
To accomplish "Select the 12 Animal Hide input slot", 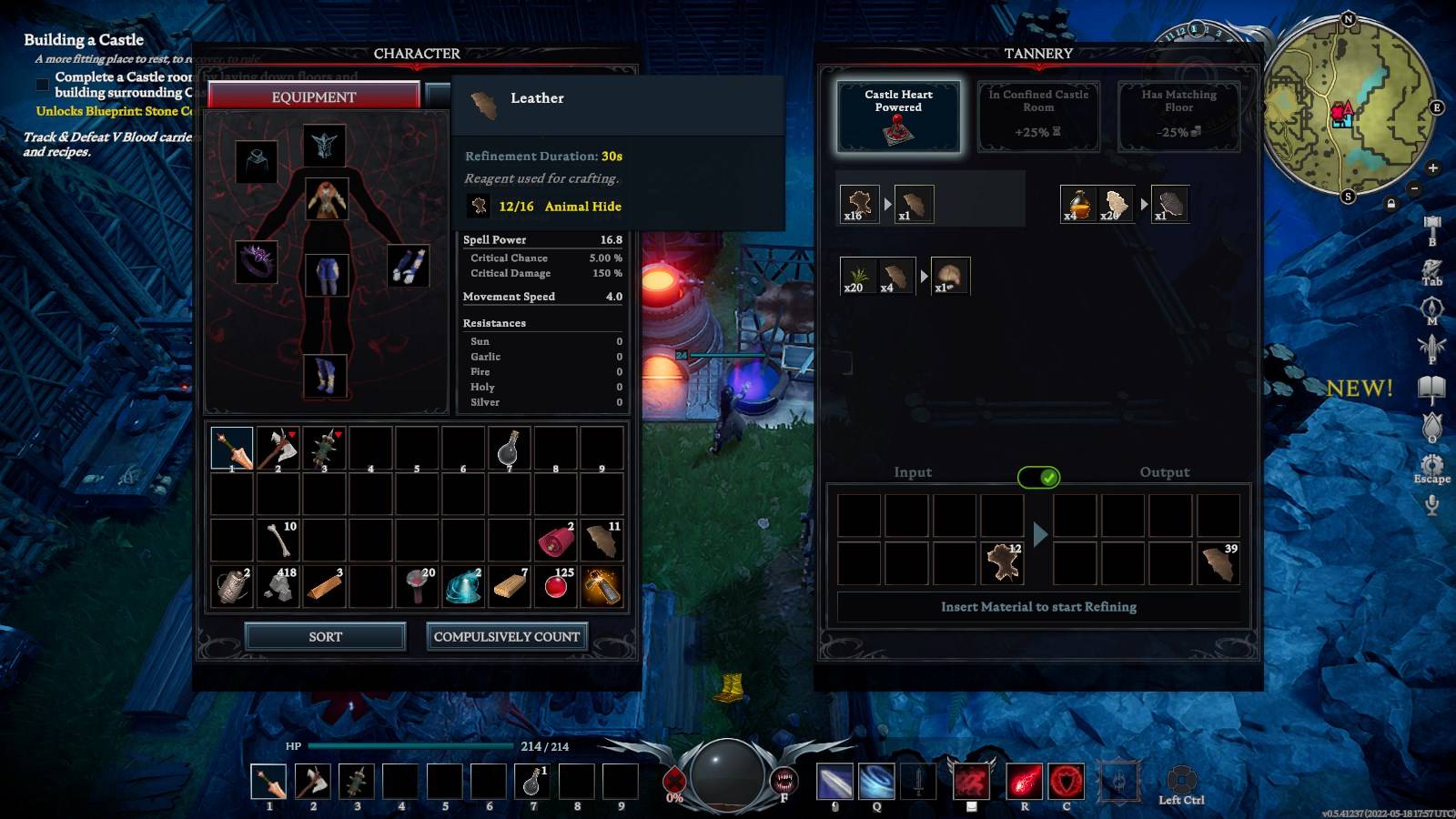I will point(1002,563).
